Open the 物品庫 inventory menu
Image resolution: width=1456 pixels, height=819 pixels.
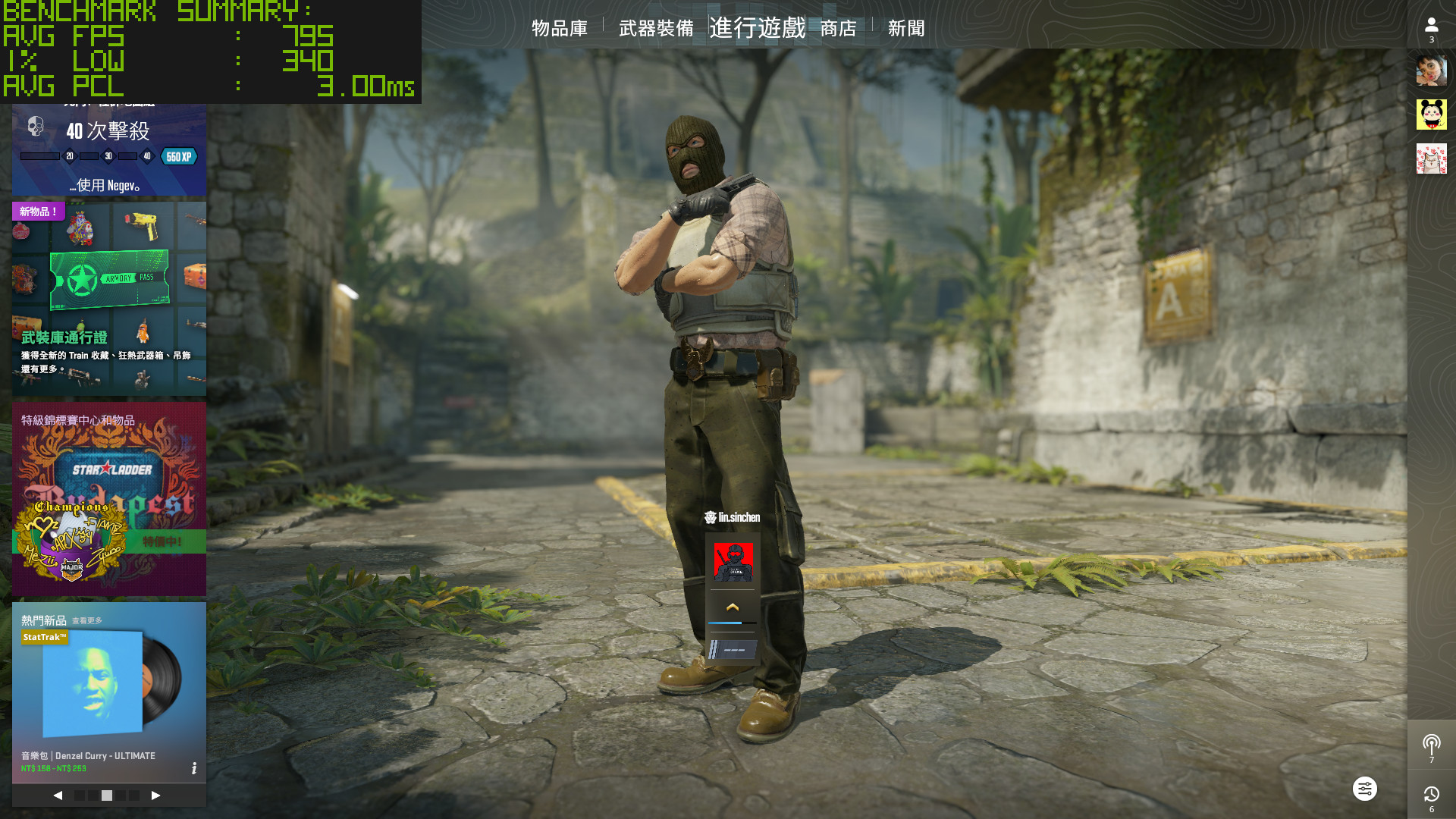560,28
